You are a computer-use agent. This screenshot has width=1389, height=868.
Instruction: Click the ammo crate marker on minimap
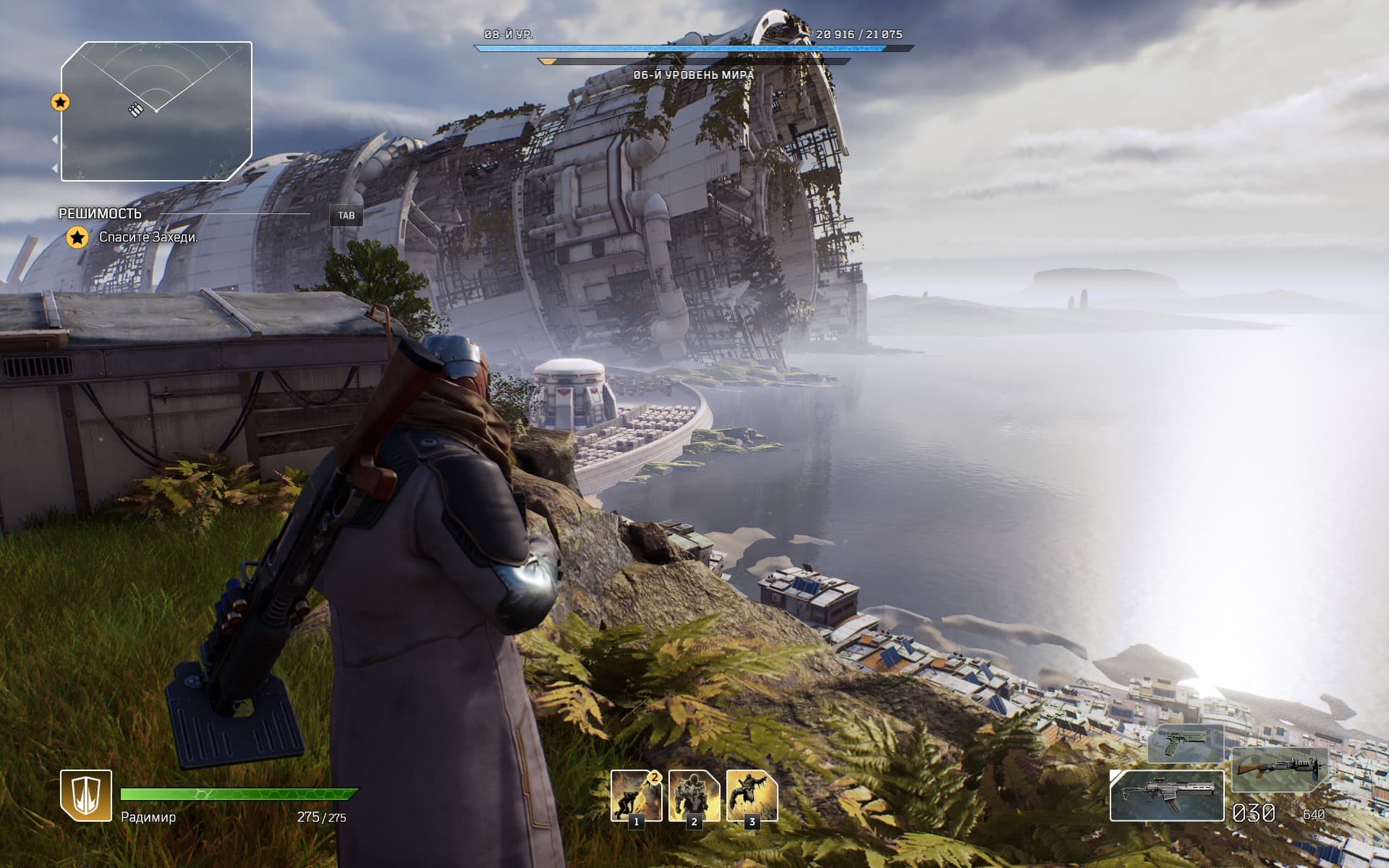[136, 109]
